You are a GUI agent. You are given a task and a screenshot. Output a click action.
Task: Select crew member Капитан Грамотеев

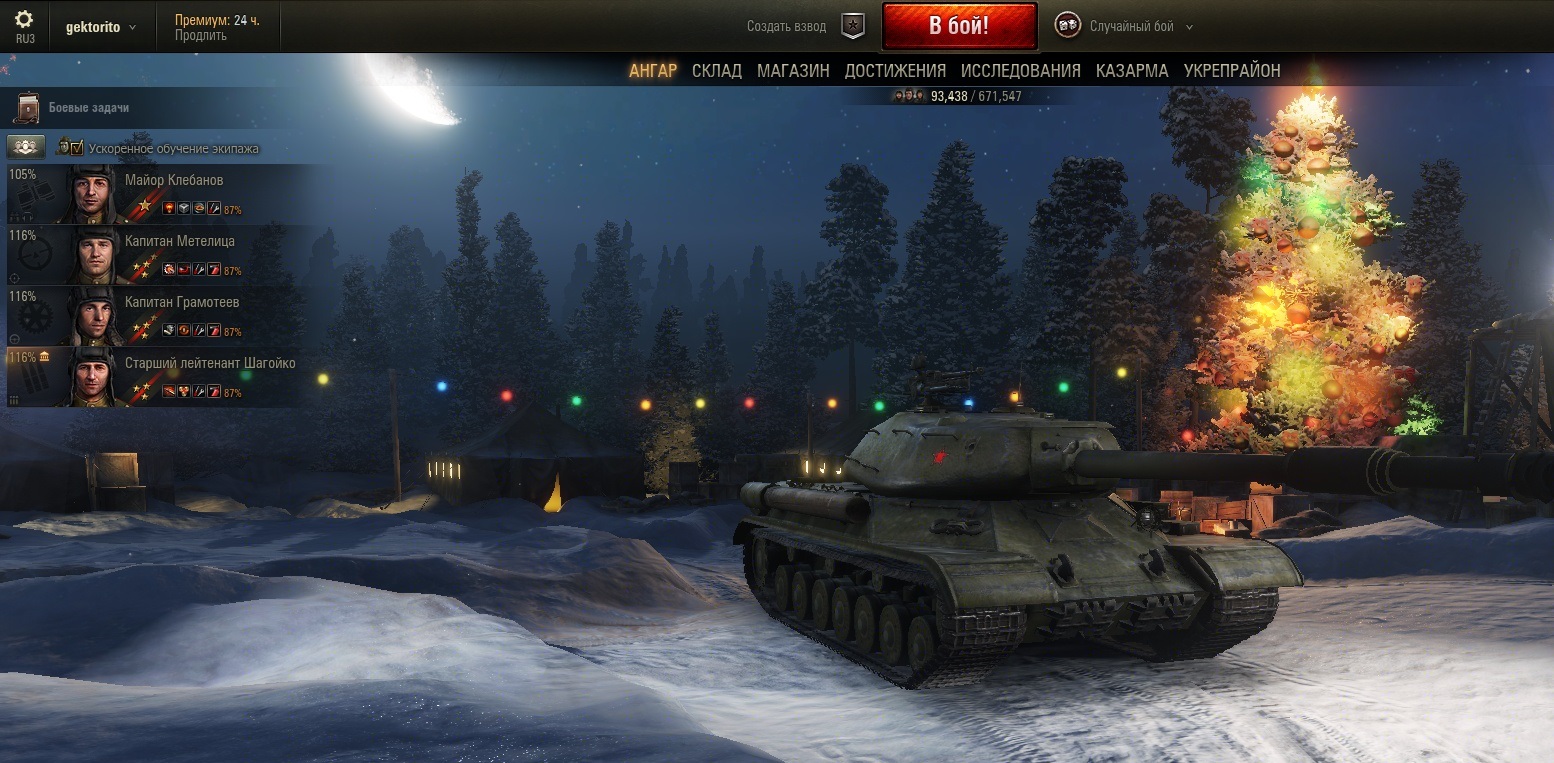tap(182, 303)
